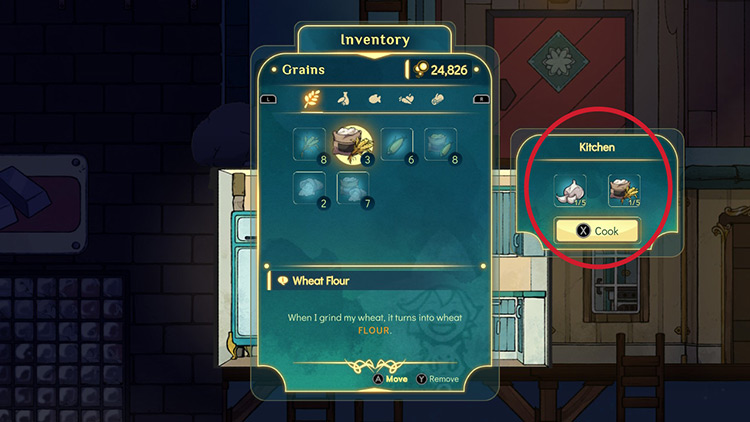Open the tab between fish and log
Screen dimensions: 750x422
(x=404, y=99)
